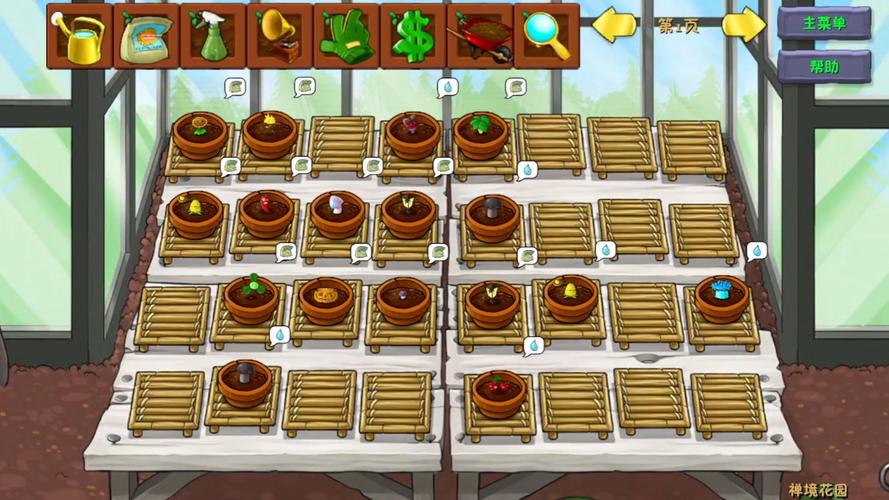The height and width of the screenshot is (500, 889).
Task: Activate the dollar sign sell tool
Action: click(413, 35)
